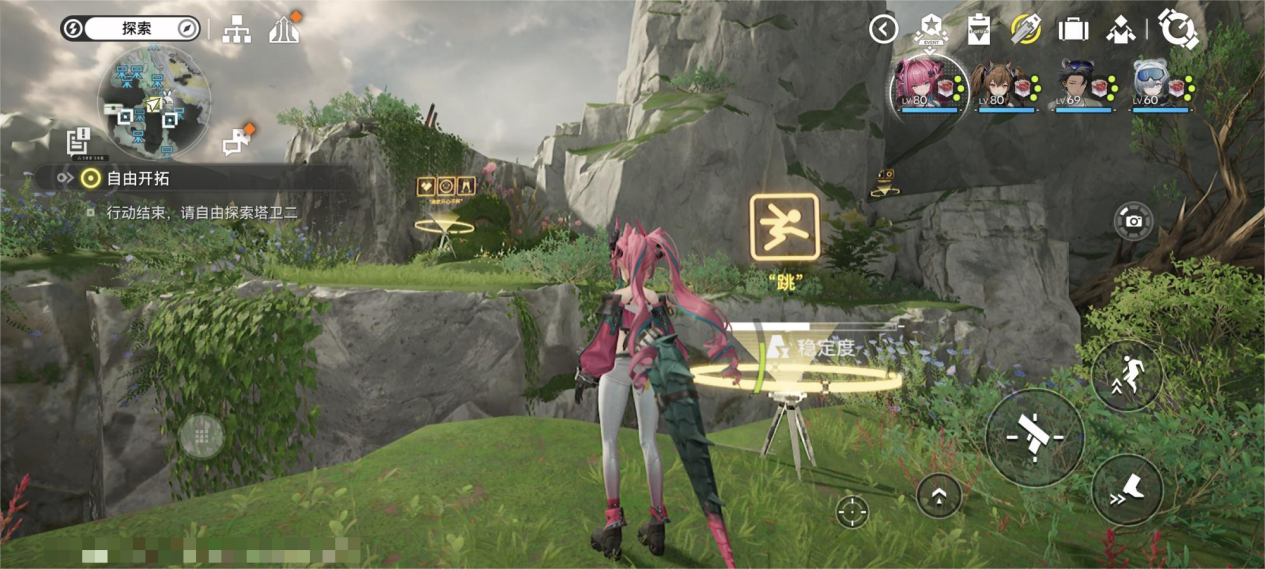Switch to the level 60 goggles operator
1265x569 pixels.
1160,83
